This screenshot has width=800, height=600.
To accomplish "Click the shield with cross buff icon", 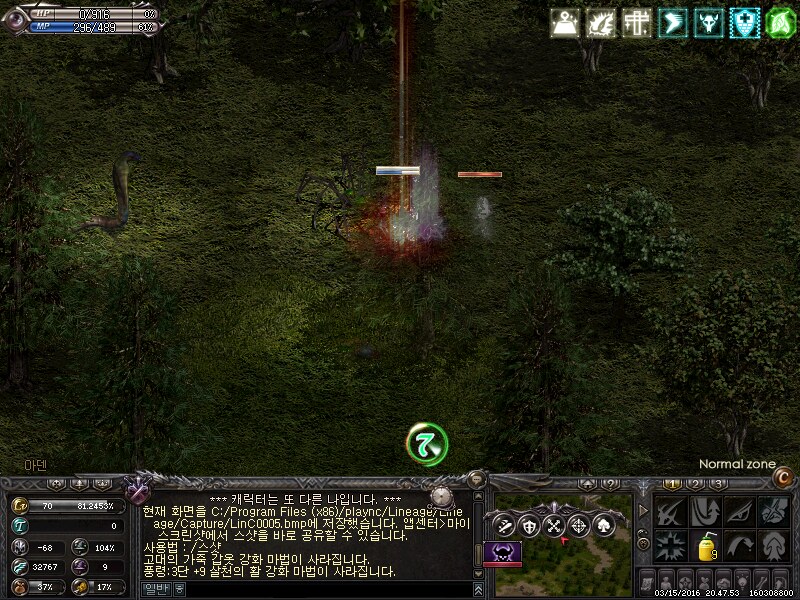I will pyautogui.click(x=744, y=22).
